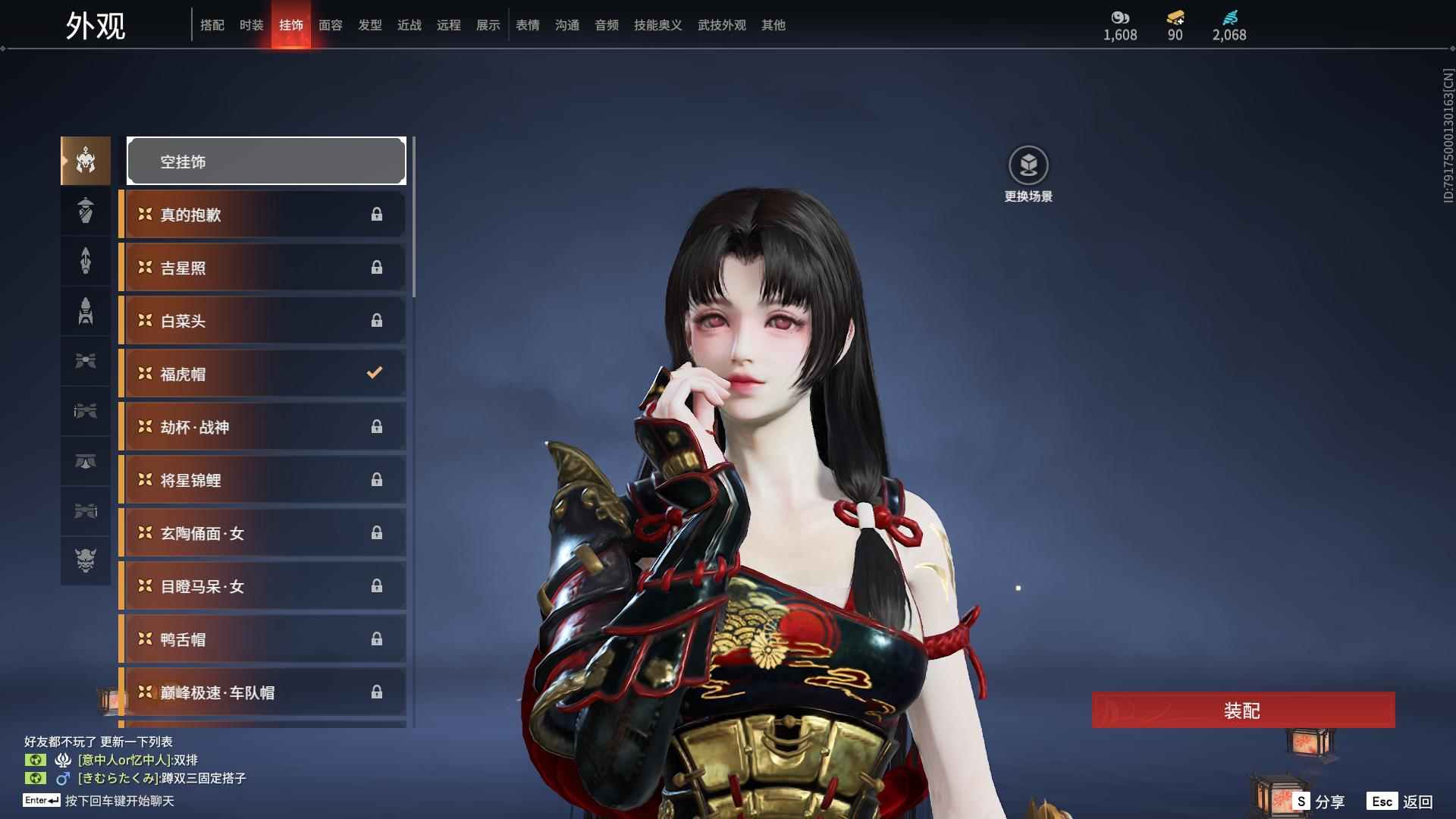Select the oni mask category icon at bottom
Screen dimensions: 1456x819
[x=85, y=561]
